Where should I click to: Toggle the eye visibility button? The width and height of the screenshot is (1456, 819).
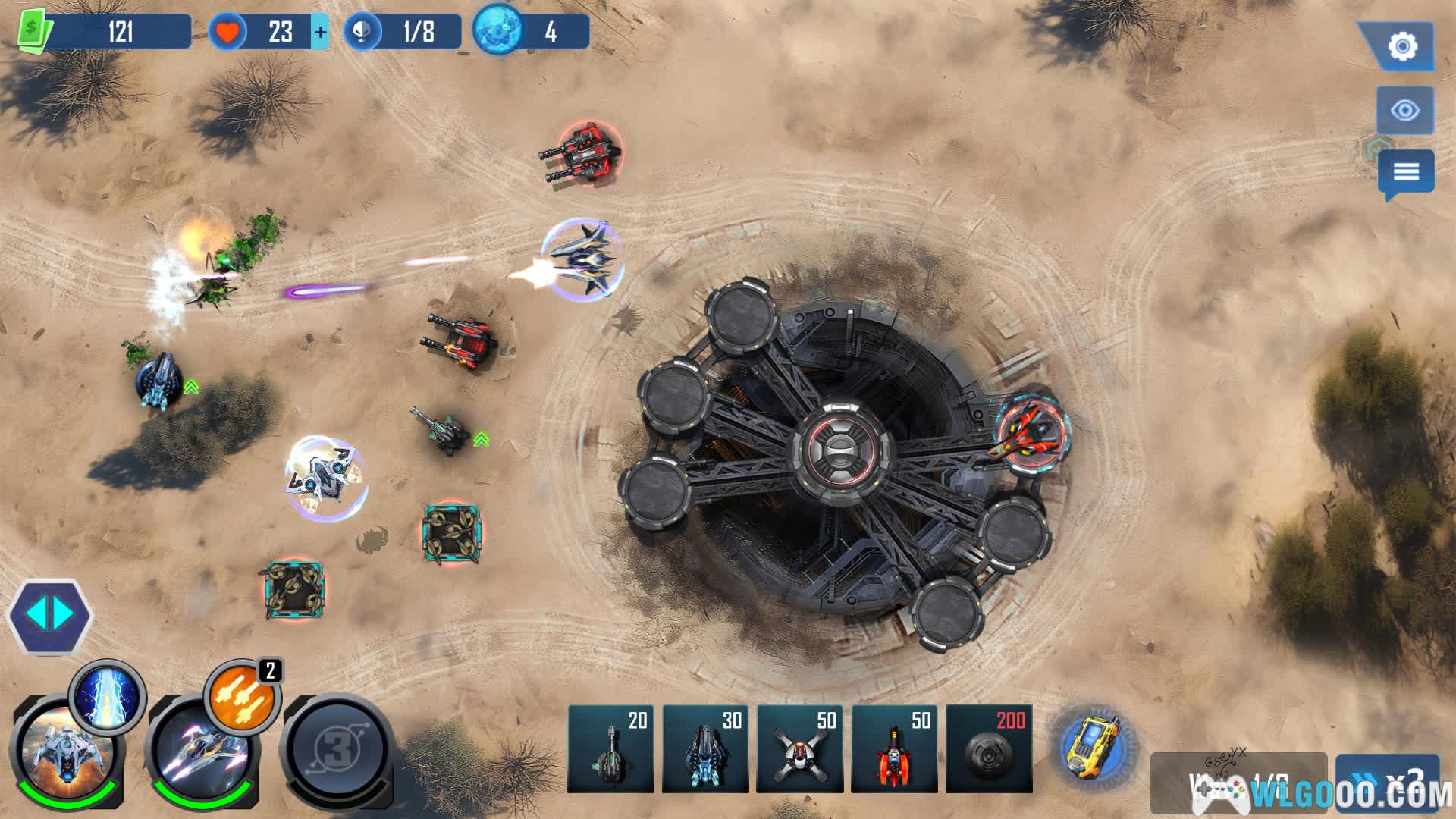(x=1404, y=111)
